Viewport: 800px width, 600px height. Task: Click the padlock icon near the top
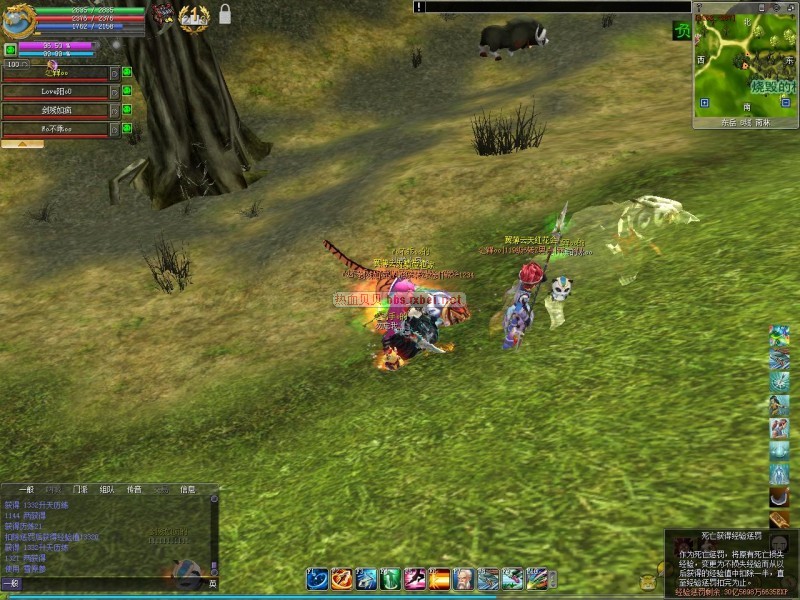tap(225, 14)
